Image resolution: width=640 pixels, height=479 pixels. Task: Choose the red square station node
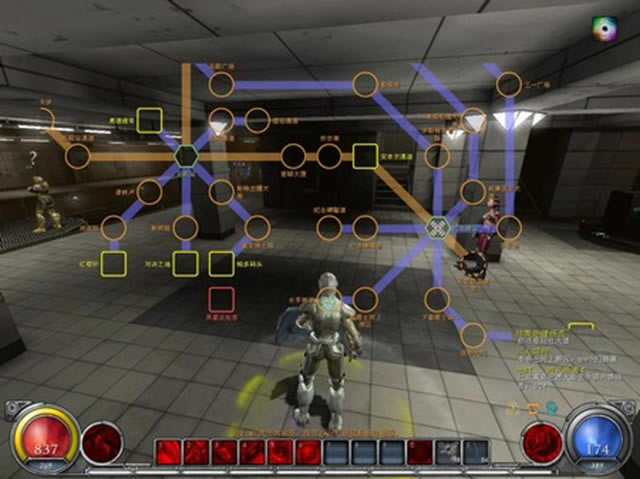221,298
